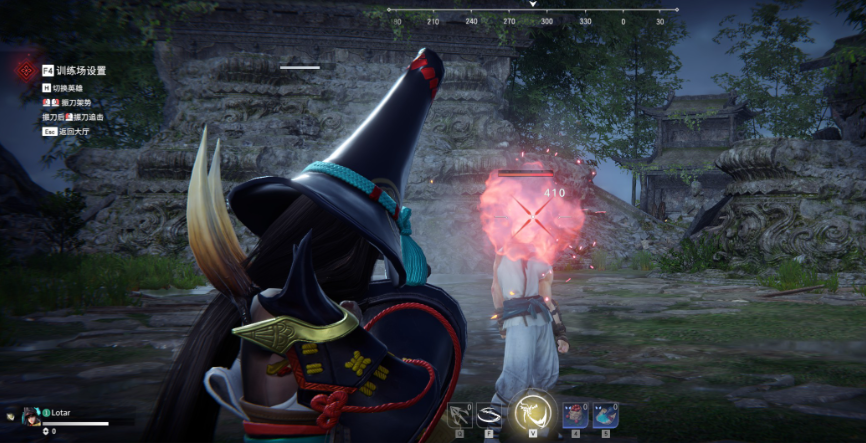Select the grappling hook skill icon
Image resolution: width=866 pixels, height=443 pixels.
click(461, 415)
